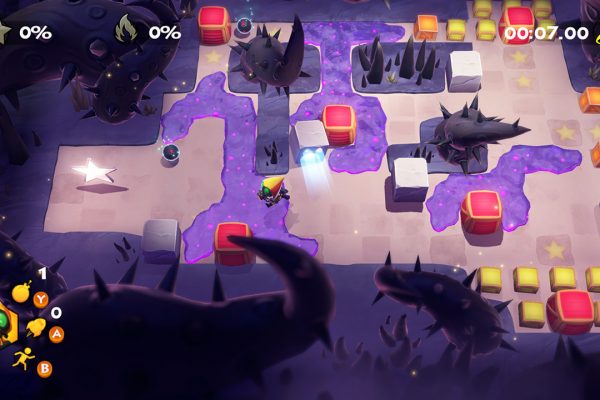This screenshot has width=600, height=400.
Task: Activate the rocket boost ability icon
Action: click(x=34, y=327)
